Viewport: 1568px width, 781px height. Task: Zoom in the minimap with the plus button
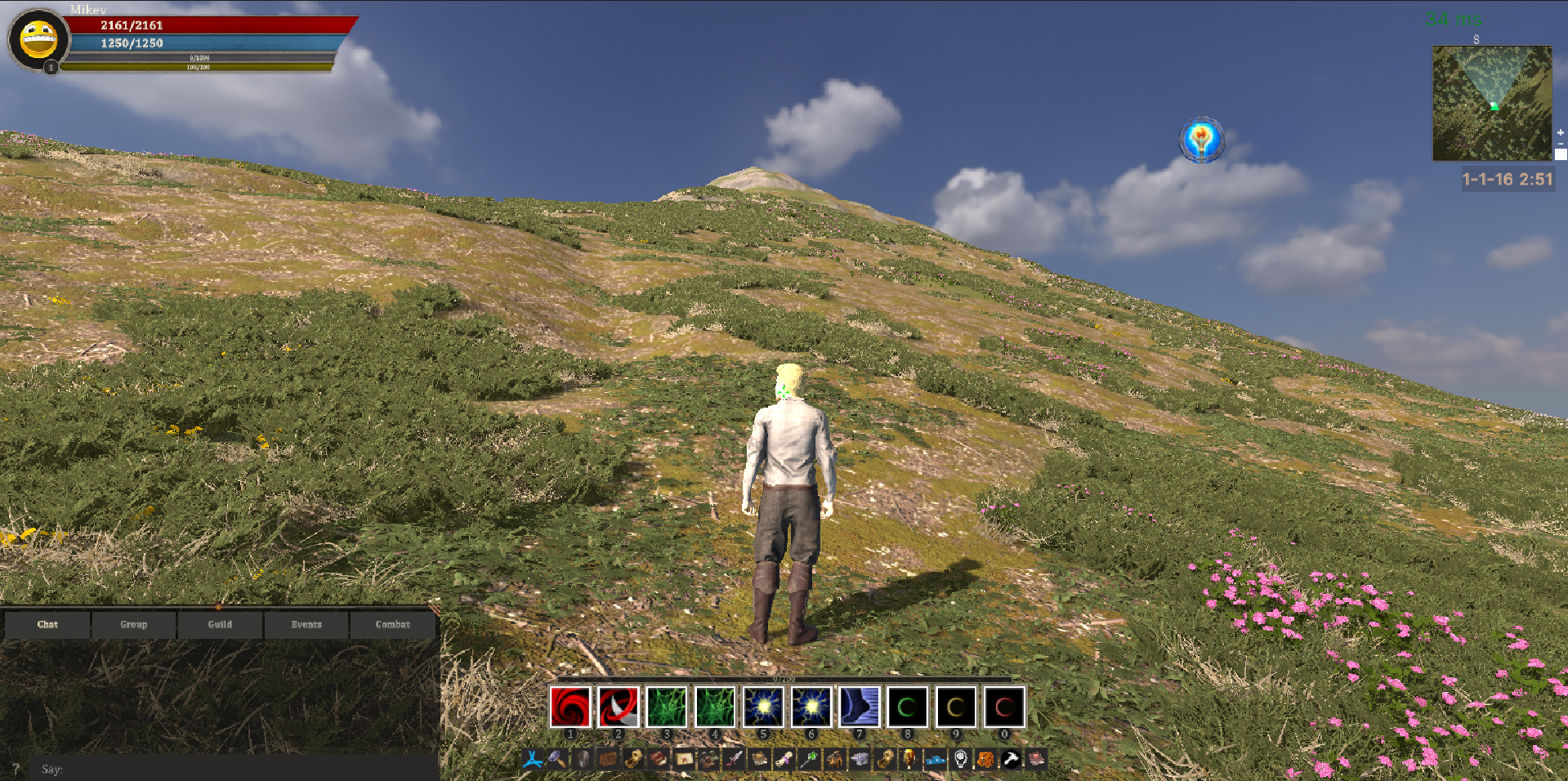tap(1560, 132)
